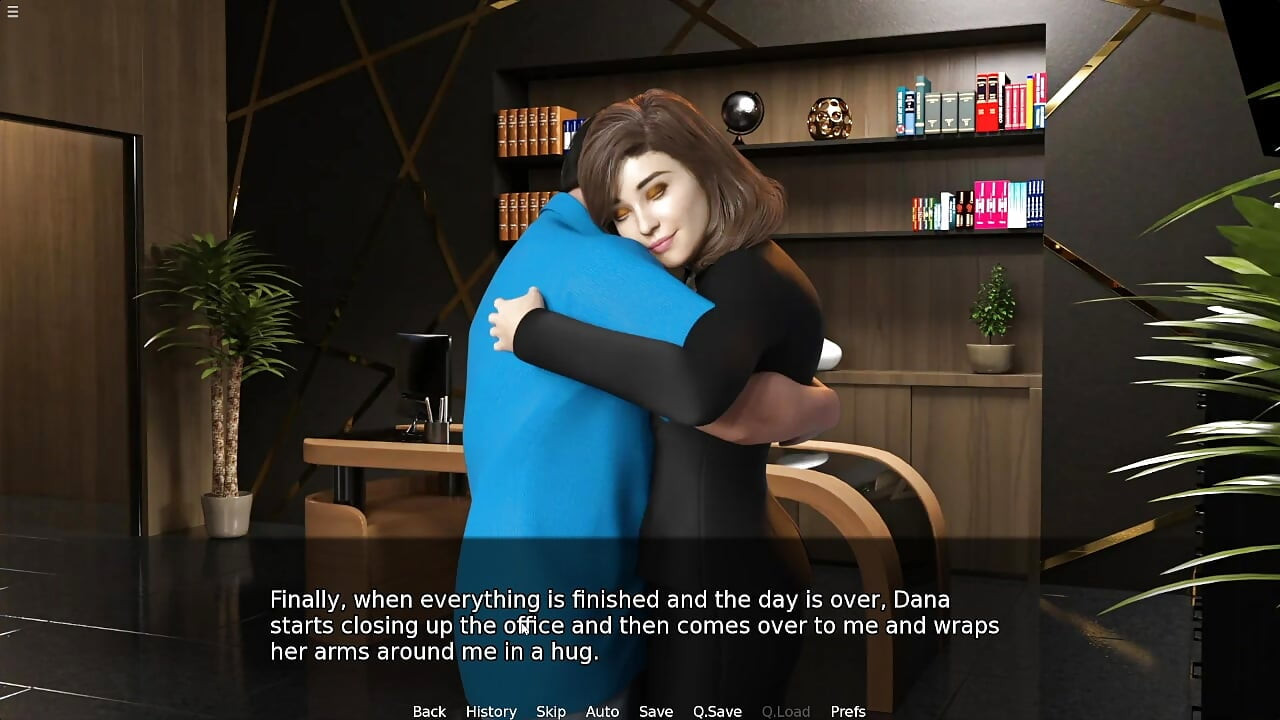The image size is (1280, 720).
Task: Click Save in the bottom quick menu
Action: (655, 711)
